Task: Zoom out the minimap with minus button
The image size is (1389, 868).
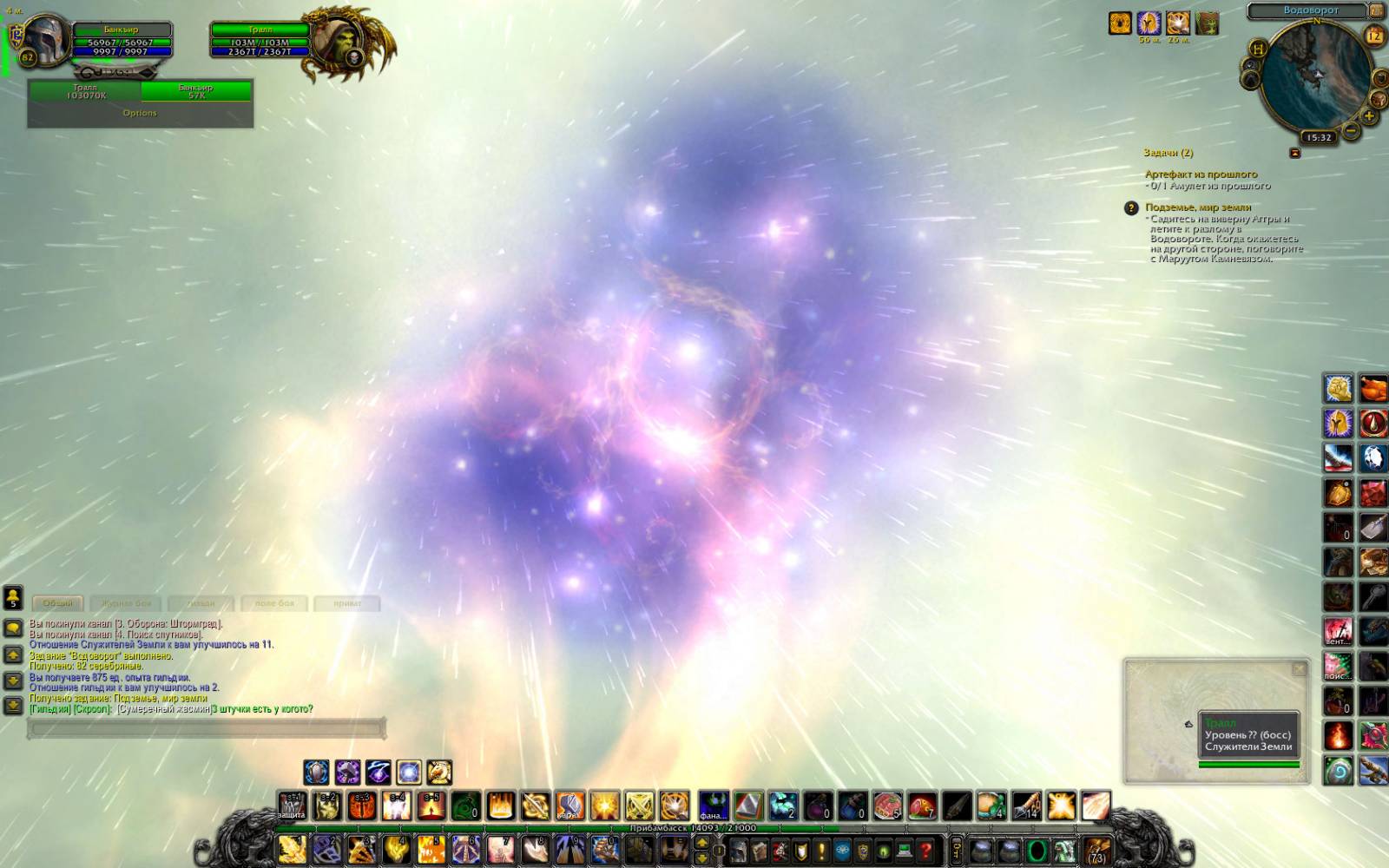Action: 1351,131
